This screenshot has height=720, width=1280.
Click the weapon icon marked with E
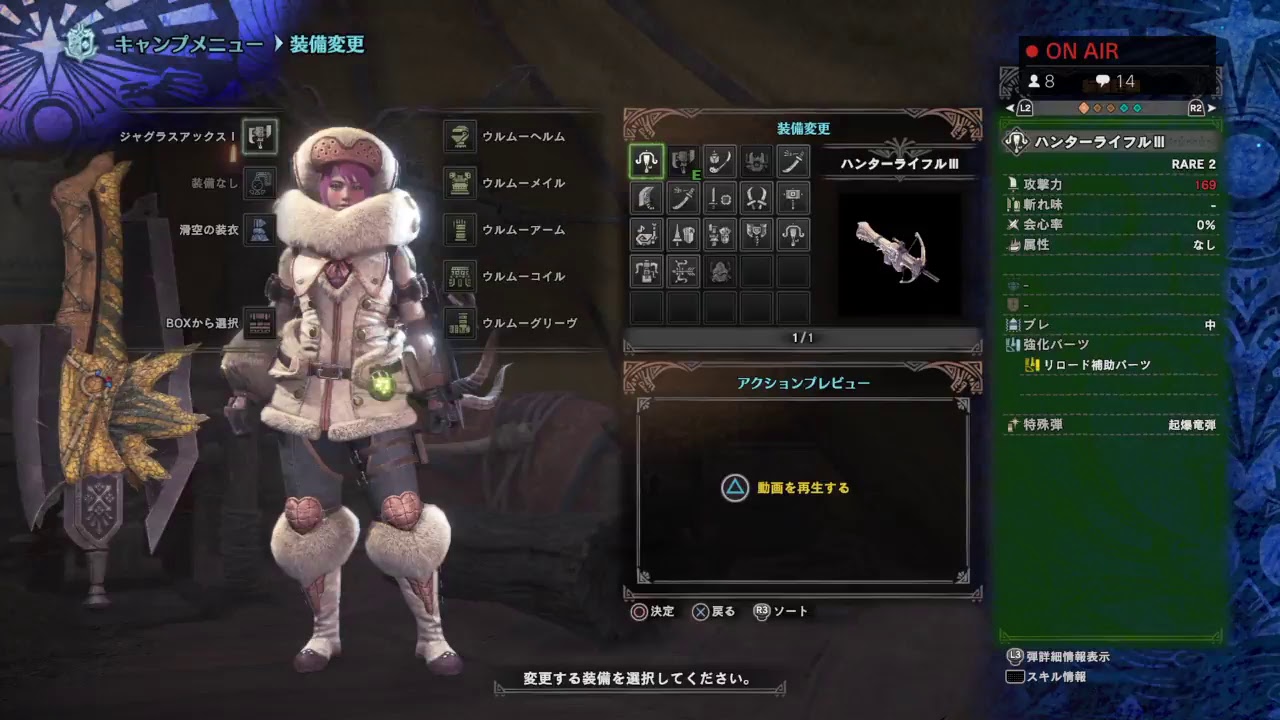(x=684, y=160)
